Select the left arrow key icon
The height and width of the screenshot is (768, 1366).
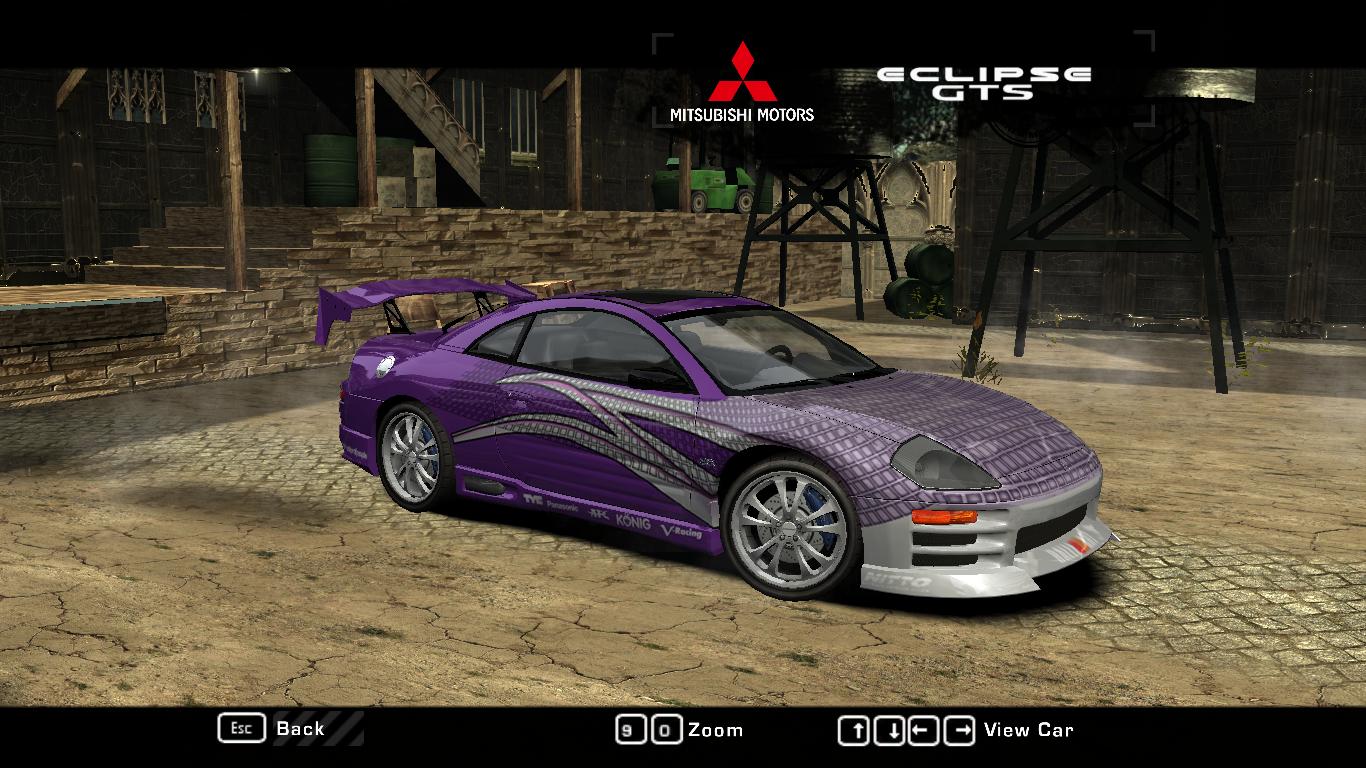pyautogui.click(x=925, y=729)
